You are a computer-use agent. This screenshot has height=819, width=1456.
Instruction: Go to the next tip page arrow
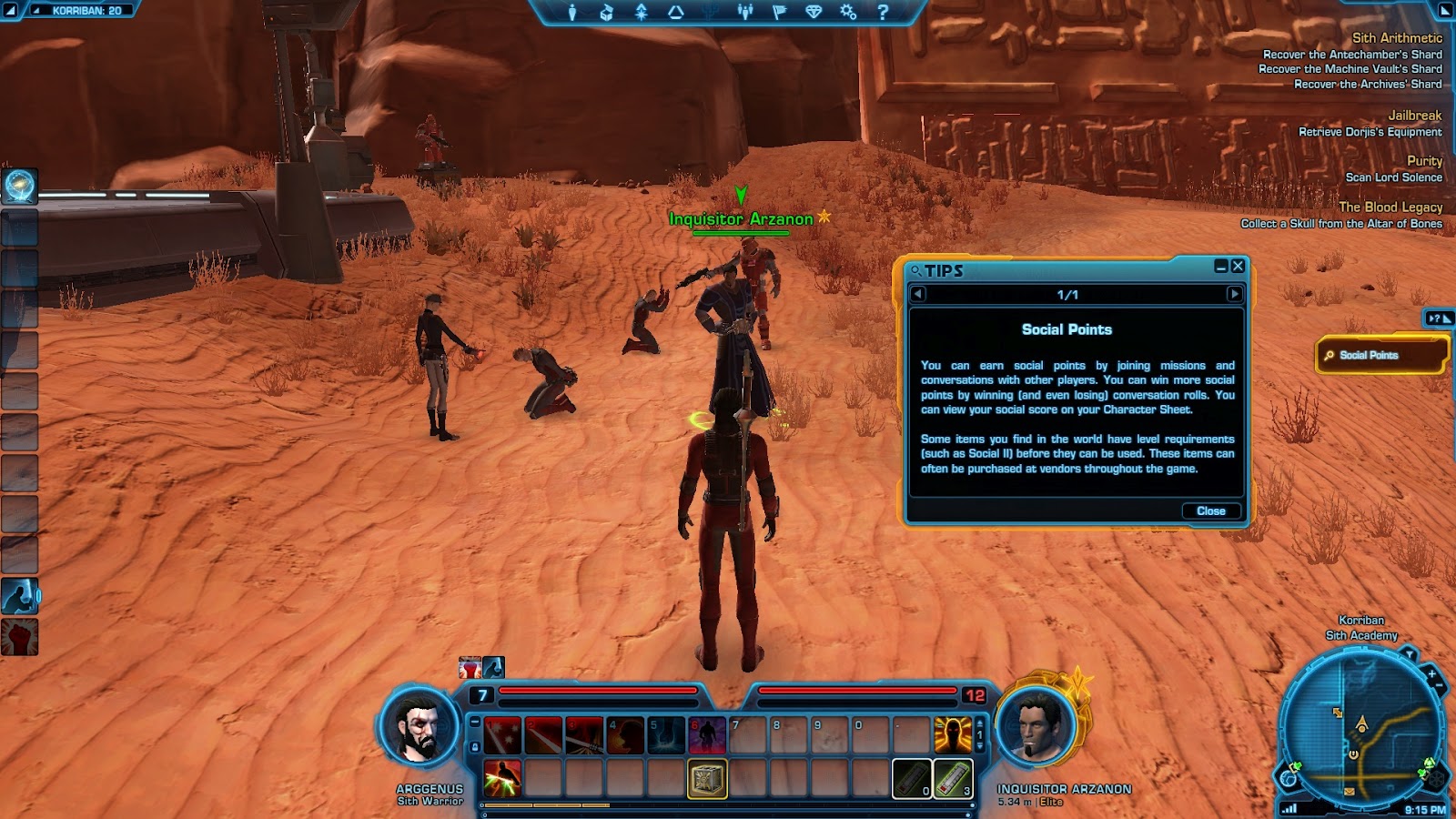pos(1234,294)
